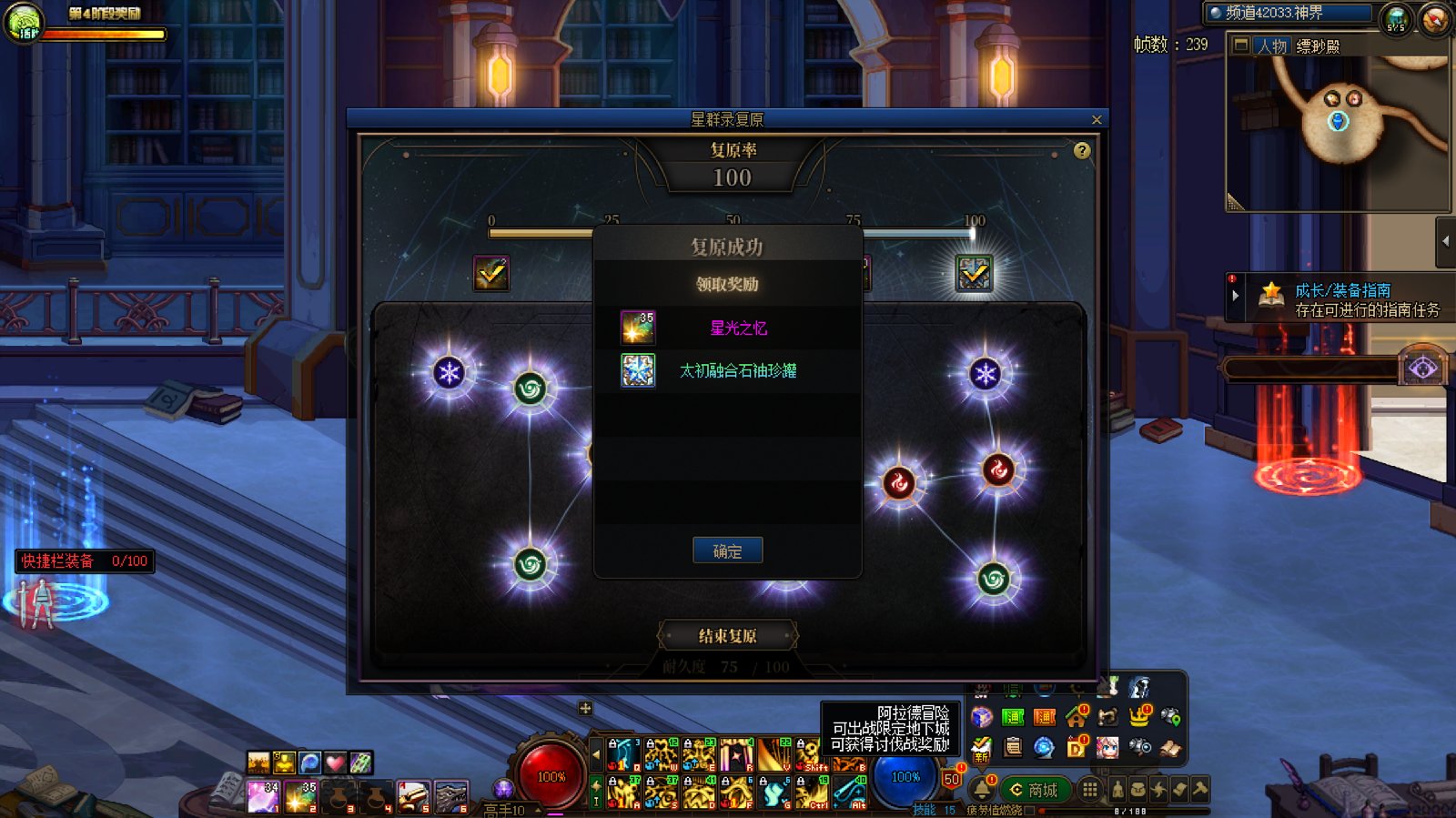Open the house icon with alert badge
This screenshot has height=818, width=1456.
tap(1077, 717)
